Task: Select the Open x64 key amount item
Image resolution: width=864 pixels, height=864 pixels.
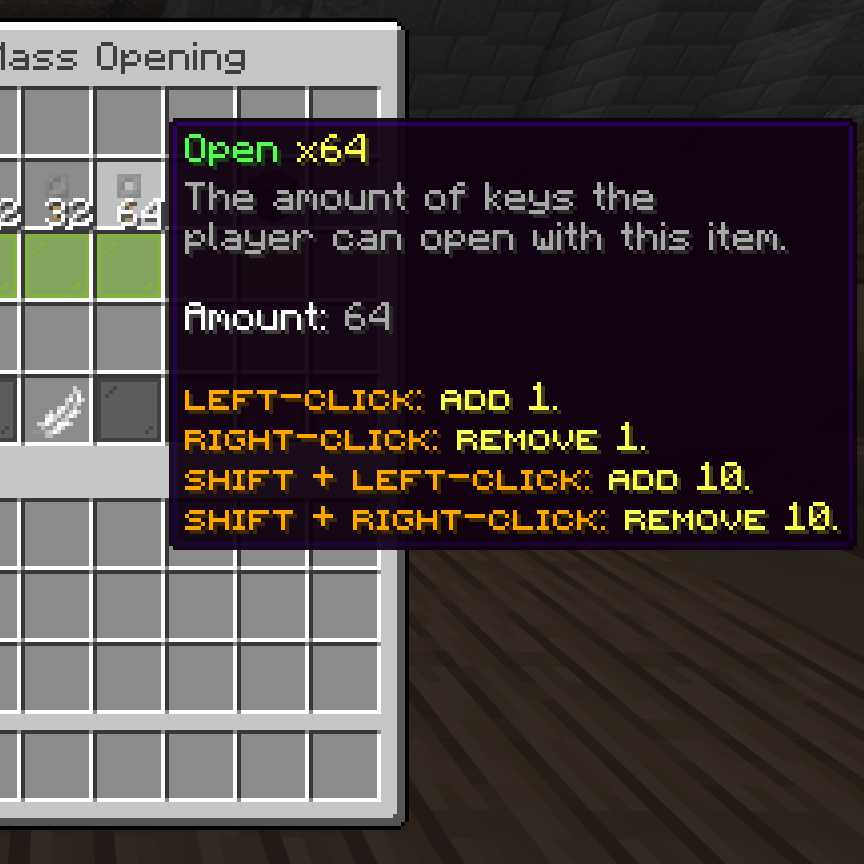Action: tap(129, 194)
